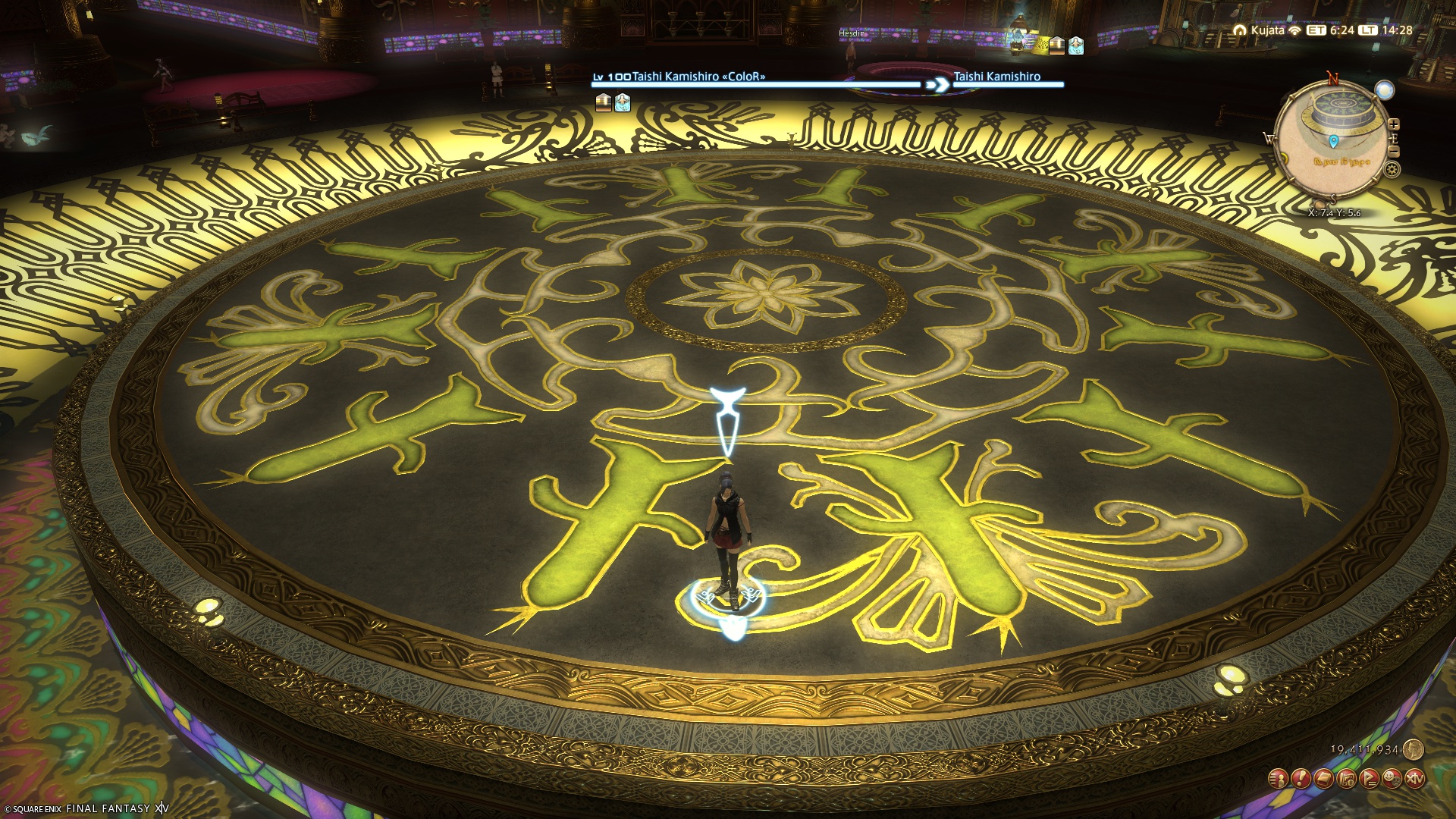This screenshot has width=1456, height=819.
Task: Inspect second status buff under target bar
Action: tap(623, 102)
